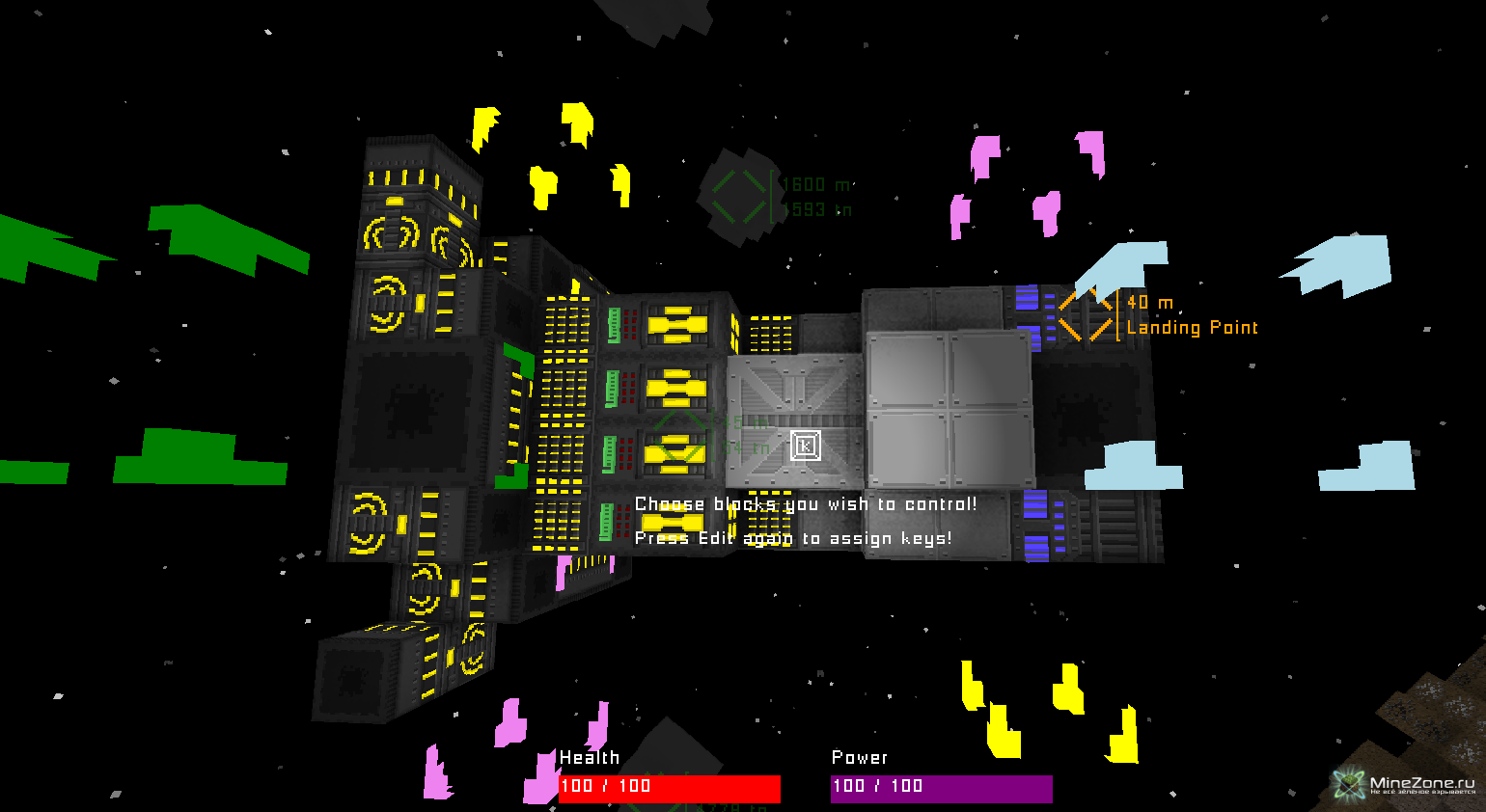Open the MineZone.ru watermark logo
This screenshot has height=812, width=1486.
click(x=1405, y=785)
